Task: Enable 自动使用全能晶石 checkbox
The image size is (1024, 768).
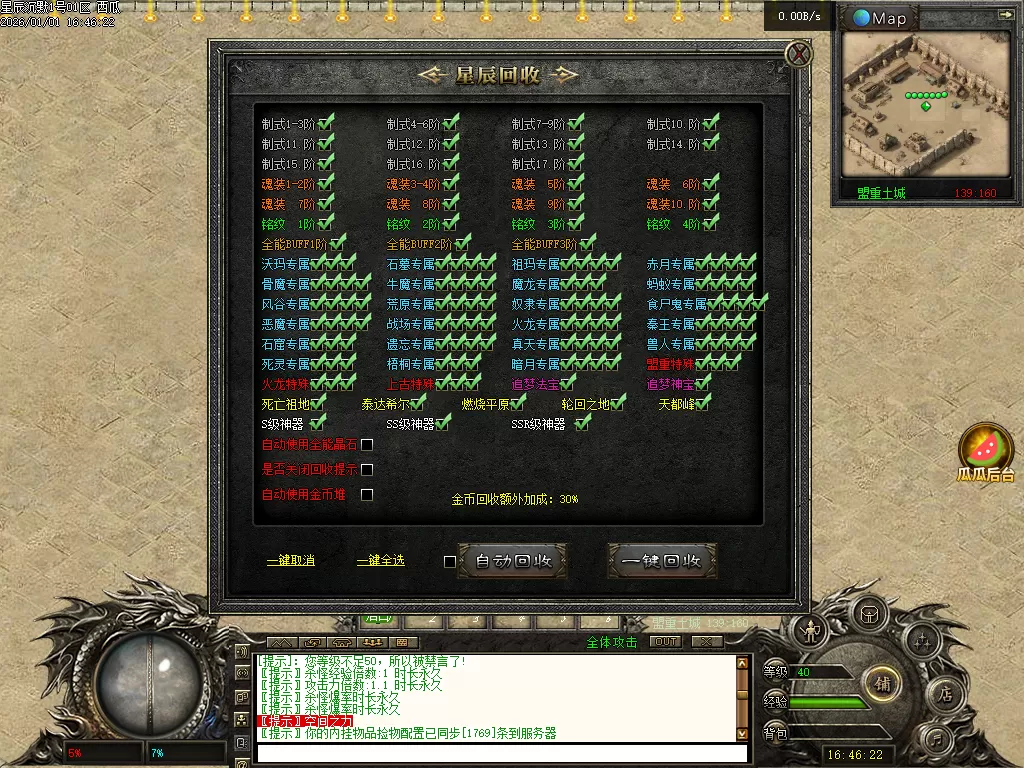Action: 367,445
